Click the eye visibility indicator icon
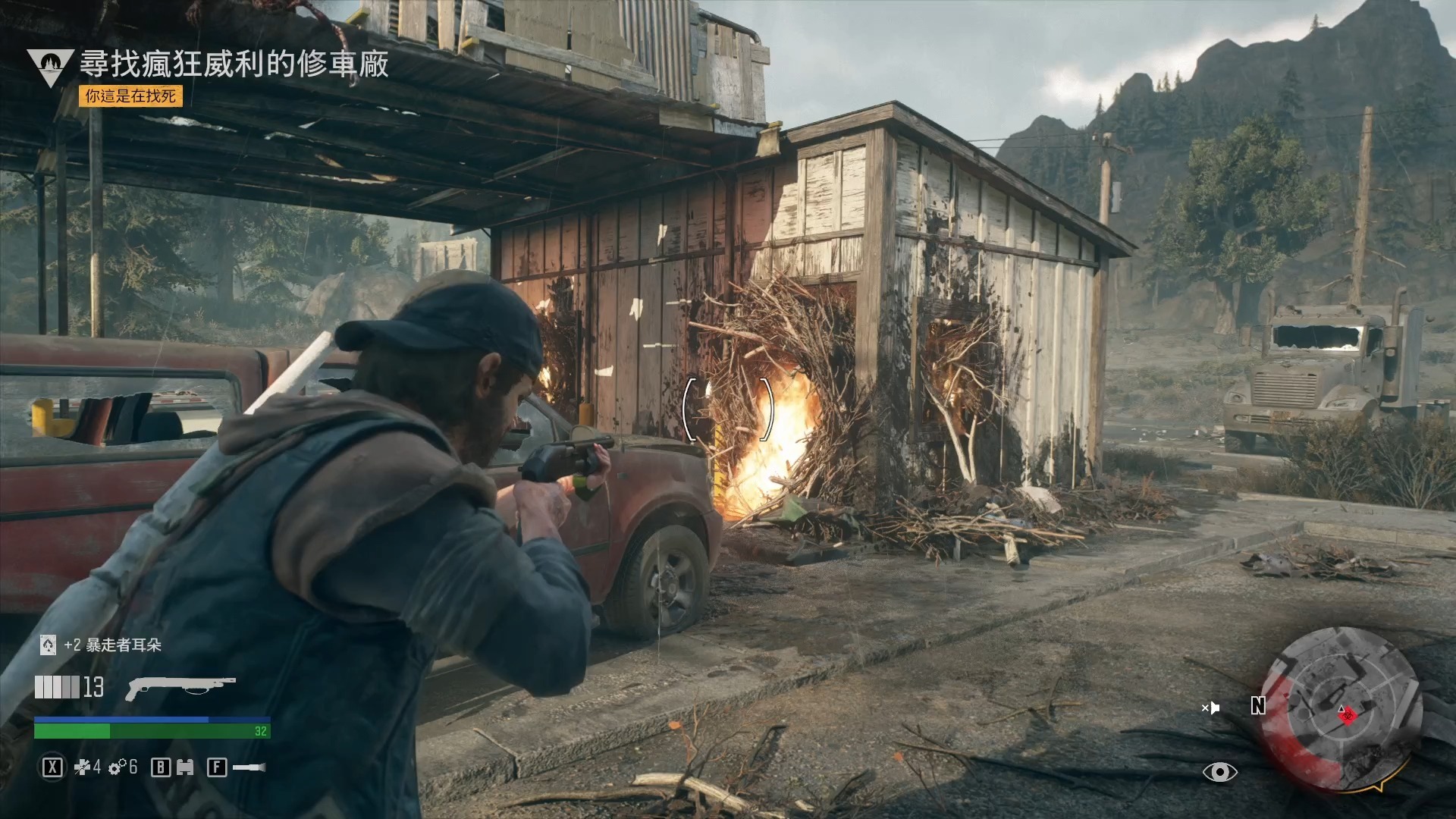This screenshot has width=1456, height=819. coord(1219,772)
